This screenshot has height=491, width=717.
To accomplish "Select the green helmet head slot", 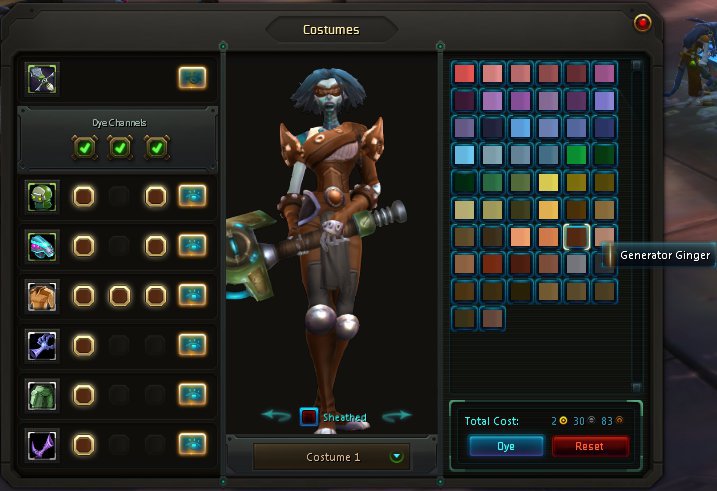I will (x=44, y=196).
